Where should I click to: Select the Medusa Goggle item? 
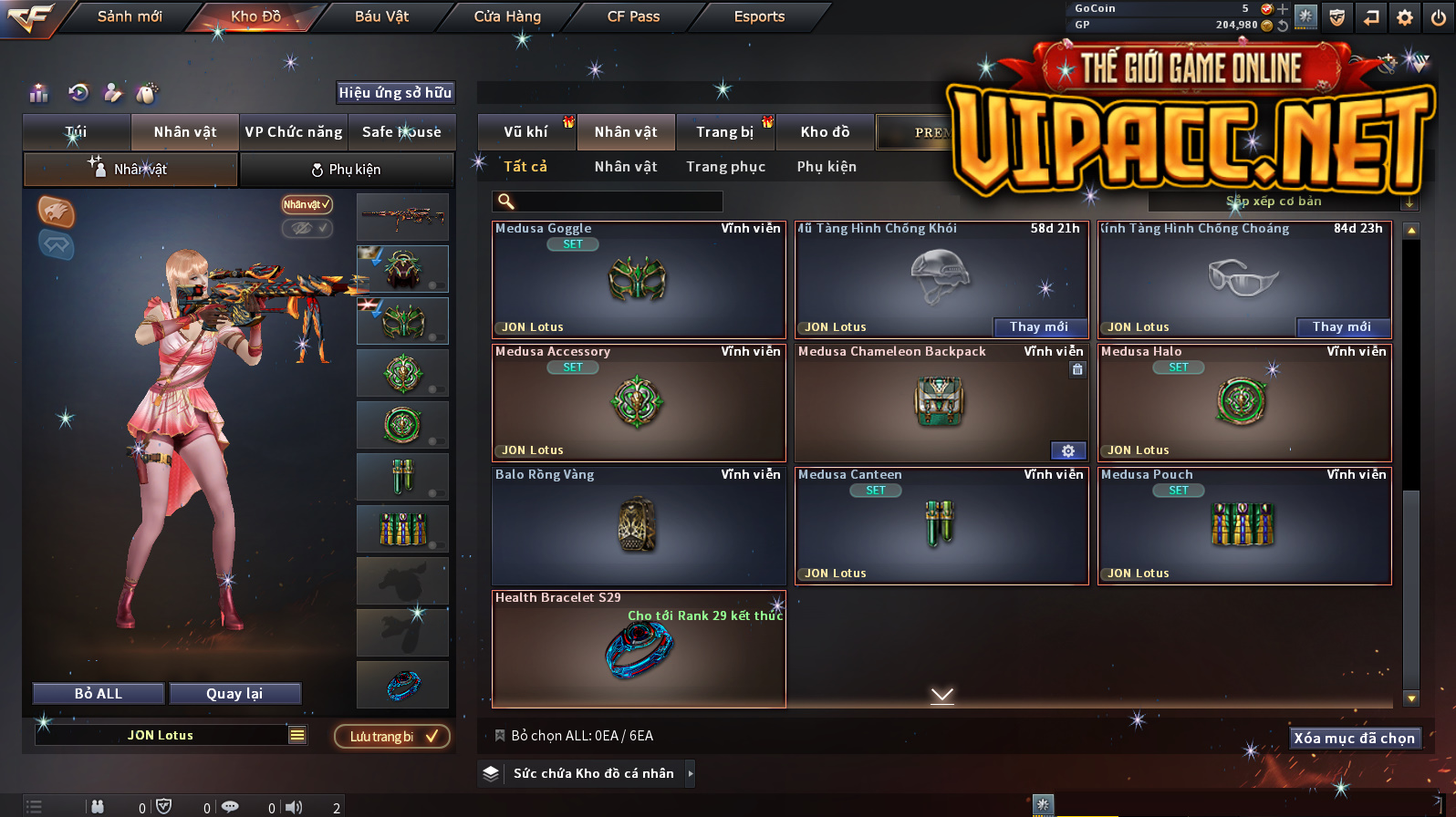pyautogui.click(x=639, y=280)
